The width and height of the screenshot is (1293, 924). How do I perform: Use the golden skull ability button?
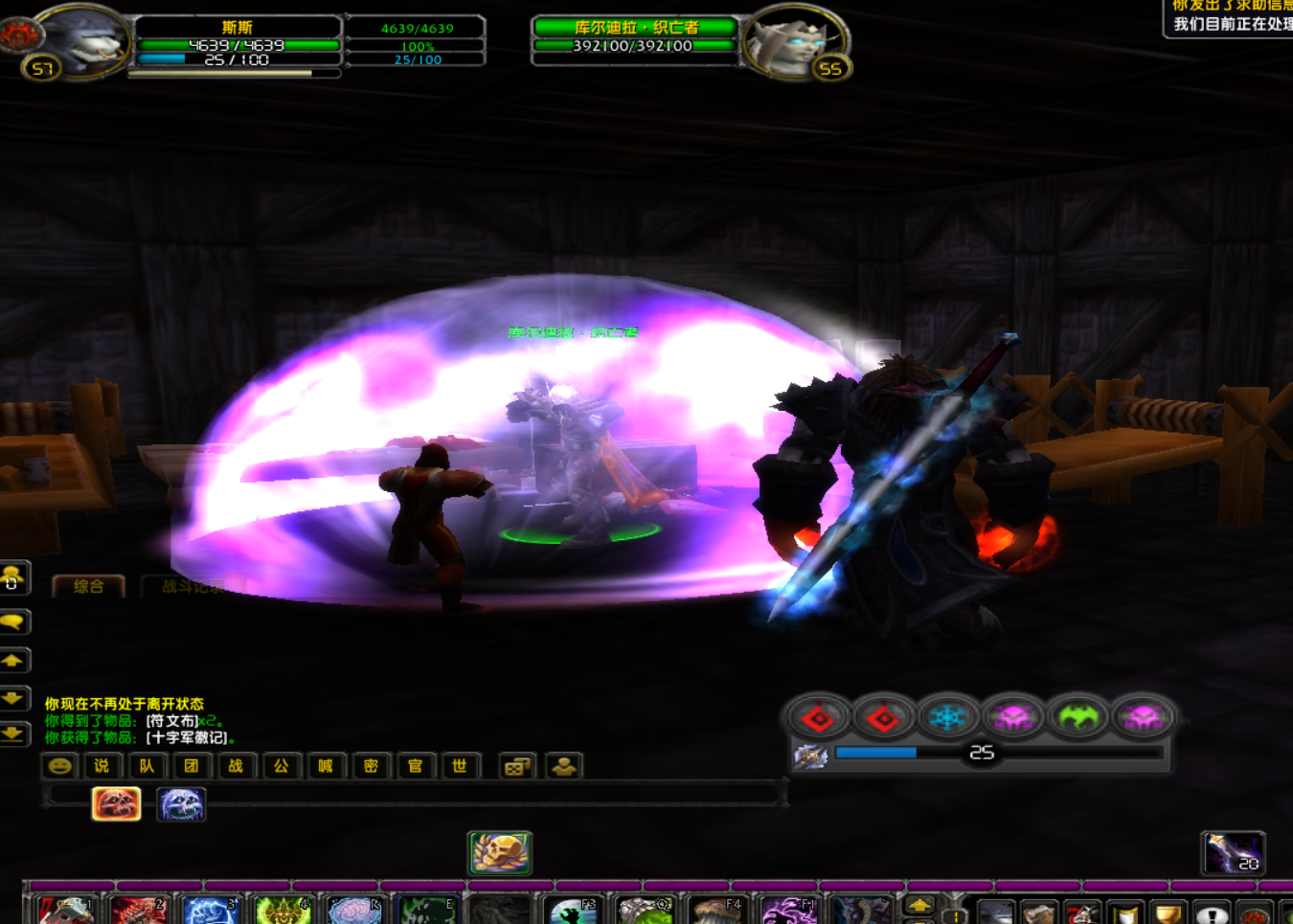500,852
